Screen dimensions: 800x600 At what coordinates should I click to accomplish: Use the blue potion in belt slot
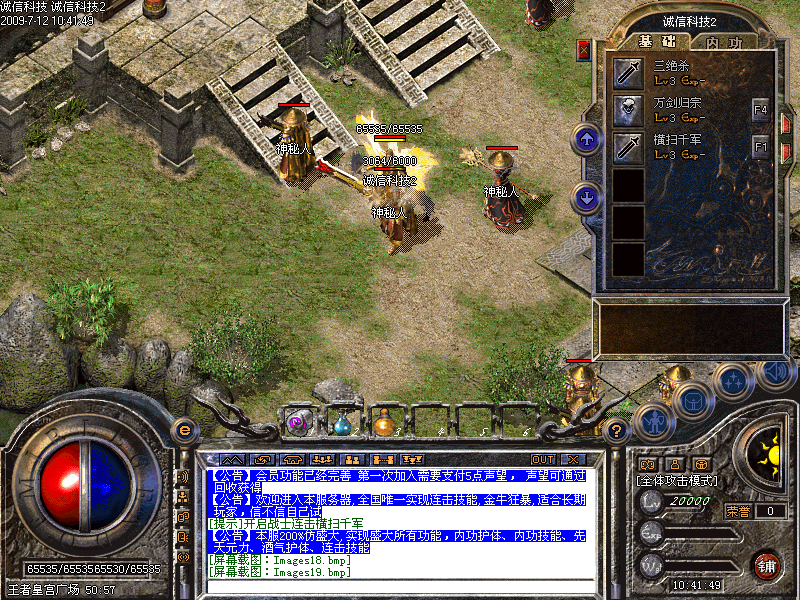pyautogui.click(x=342, y=424)
